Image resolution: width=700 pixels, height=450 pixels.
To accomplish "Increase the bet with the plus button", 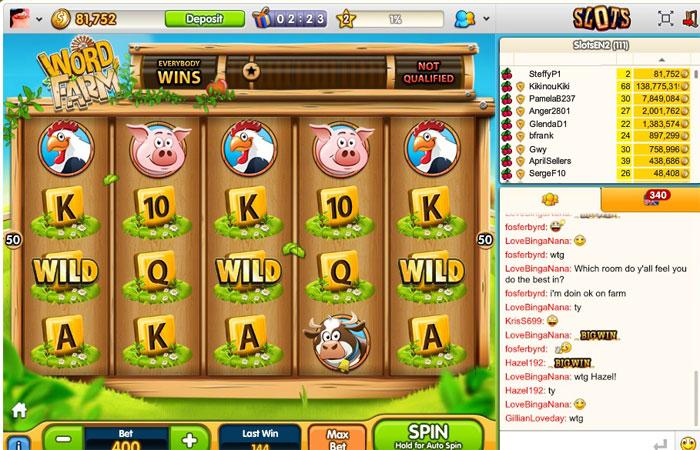I will [x=189, y=439].
